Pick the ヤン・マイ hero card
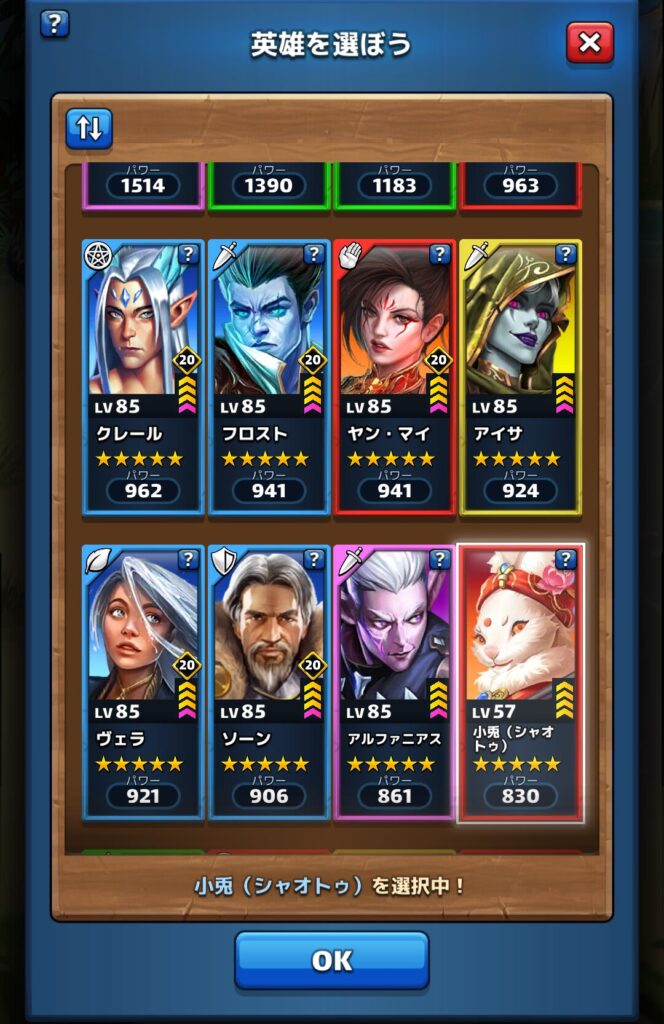 click(x=394, y=376)
